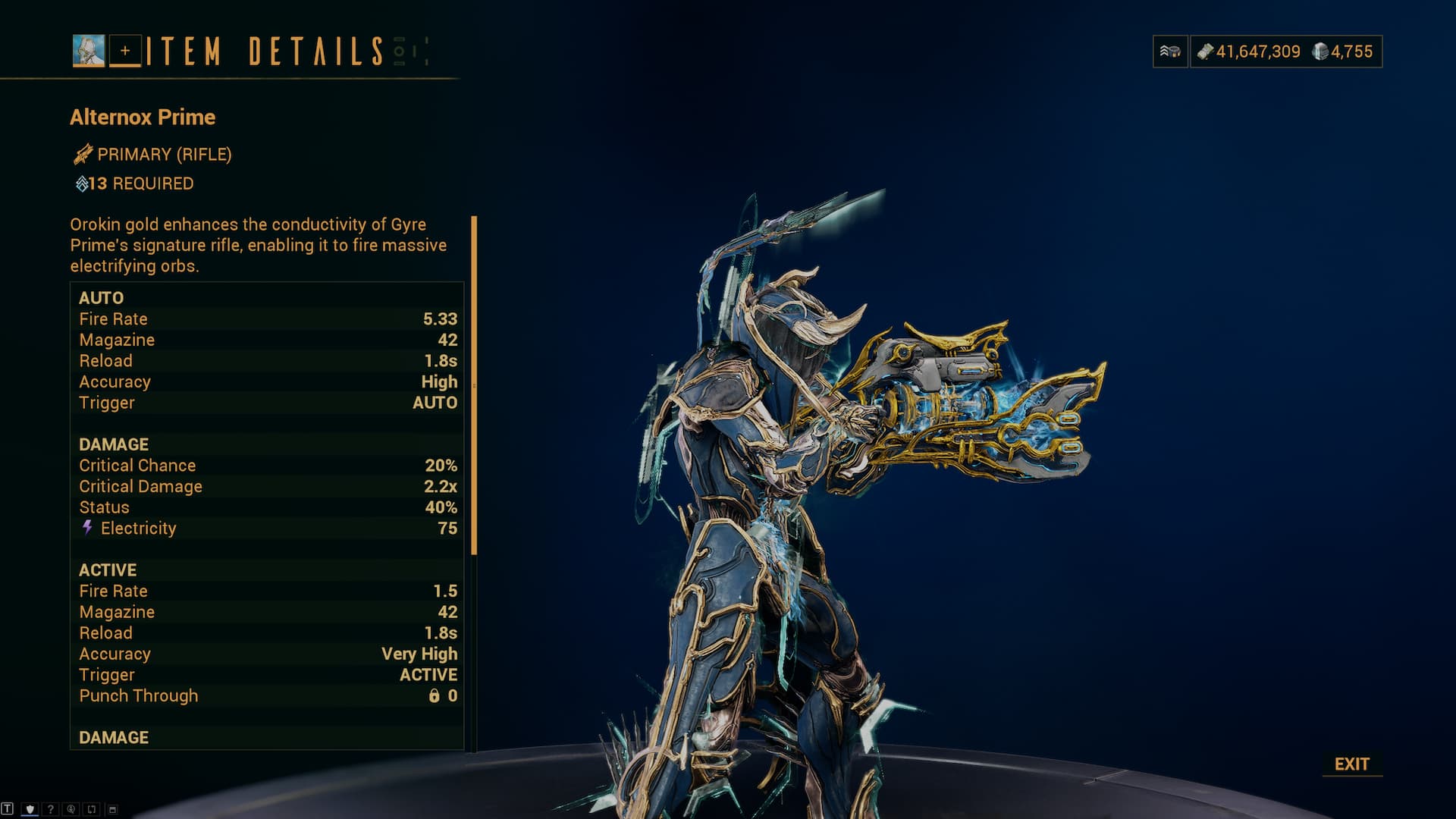Viewport: 1456px width, 819px height.
Task: Open the question mark chat tab
Action: pos(50,809)
